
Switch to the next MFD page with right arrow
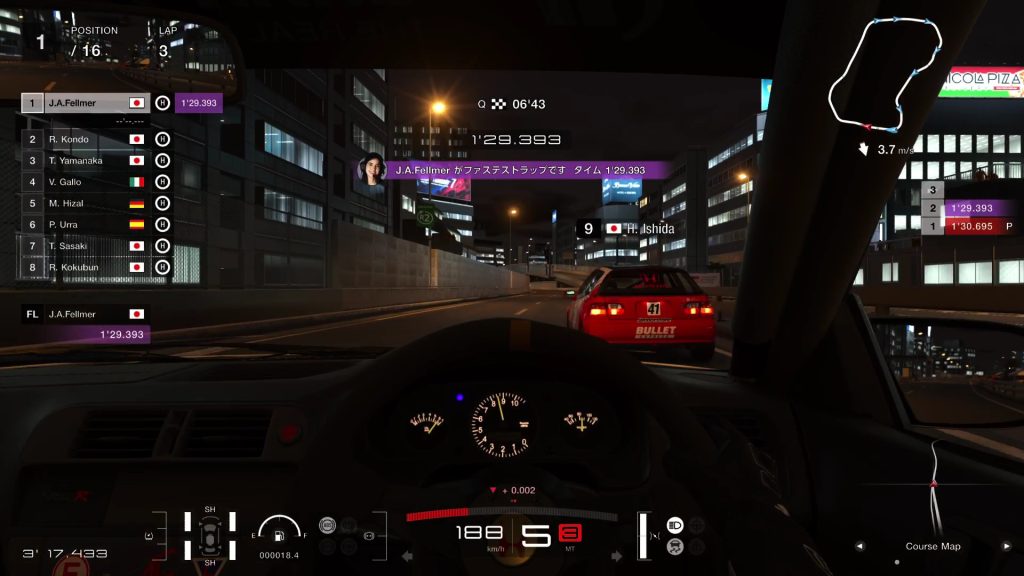coord(1006,546)
